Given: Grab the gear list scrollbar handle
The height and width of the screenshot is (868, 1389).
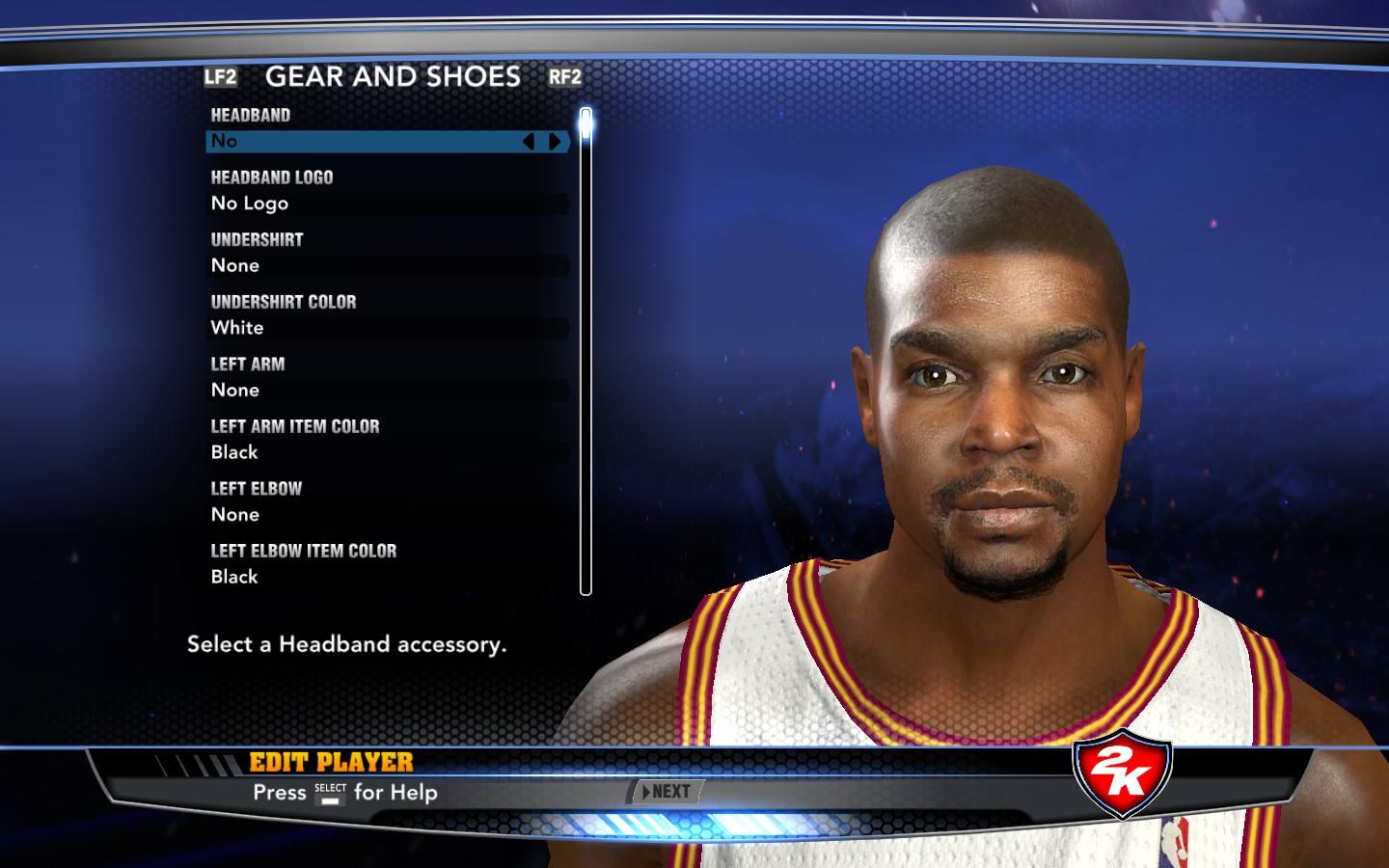Looking at the screenshot, I should pos(586,125).
